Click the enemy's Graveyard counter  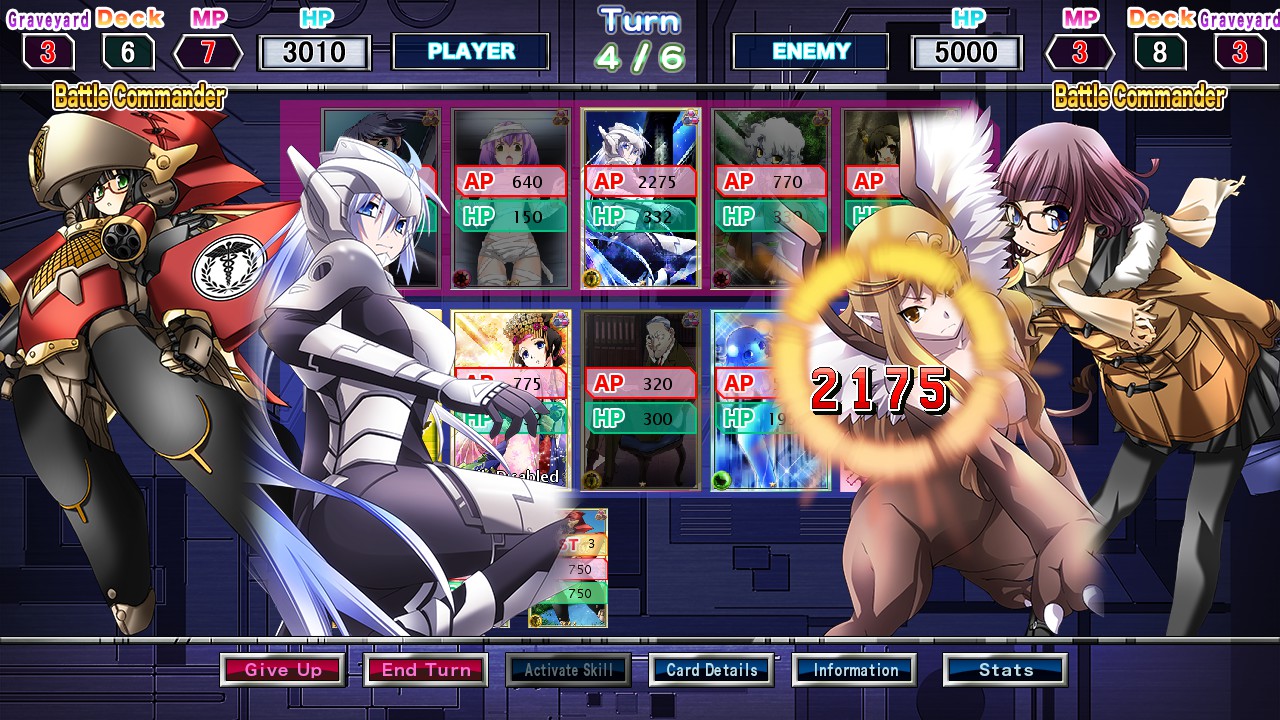point(1240,53)
